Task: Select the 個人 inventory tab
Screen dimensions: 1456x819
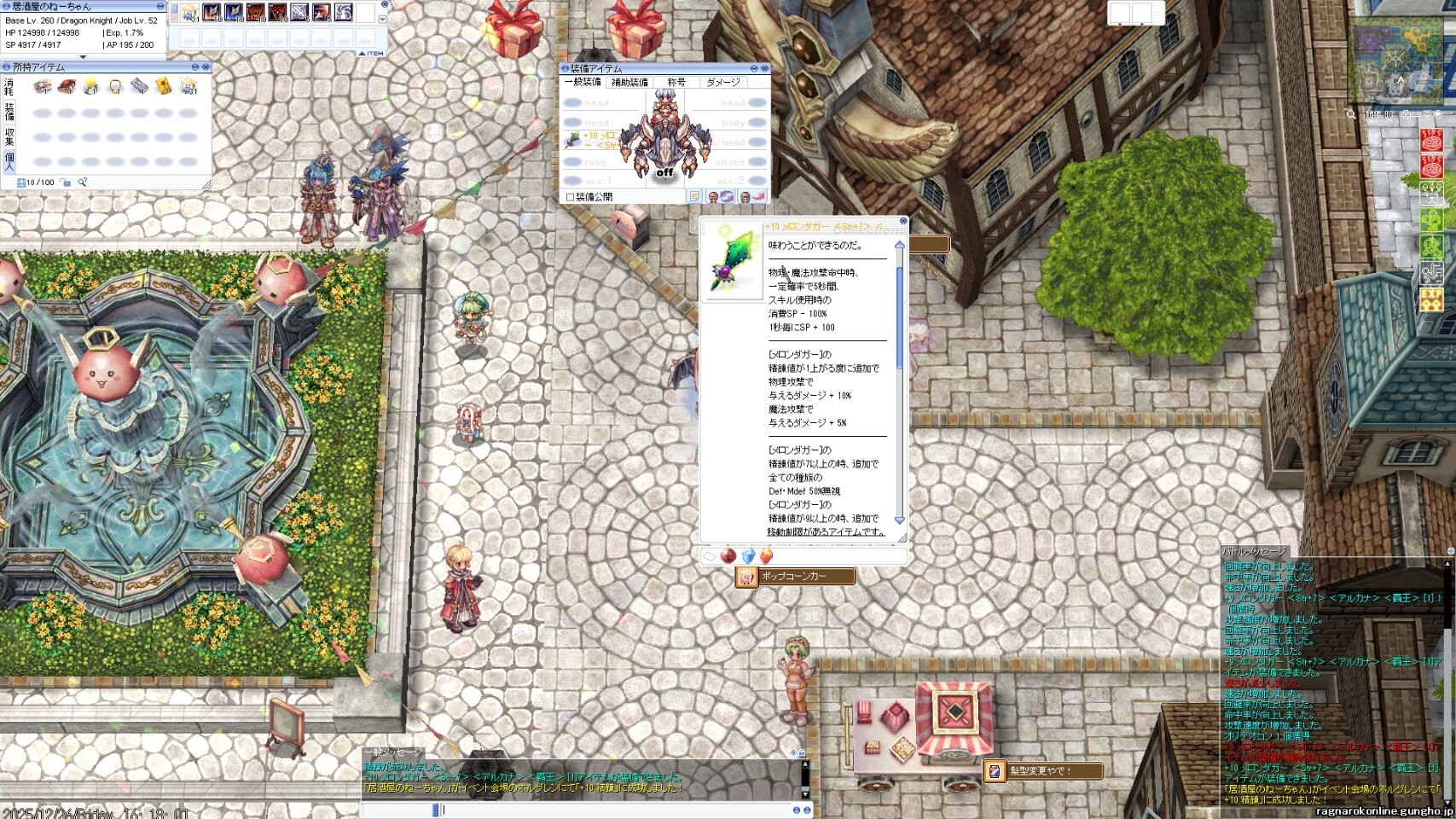Action: (9, 161)
